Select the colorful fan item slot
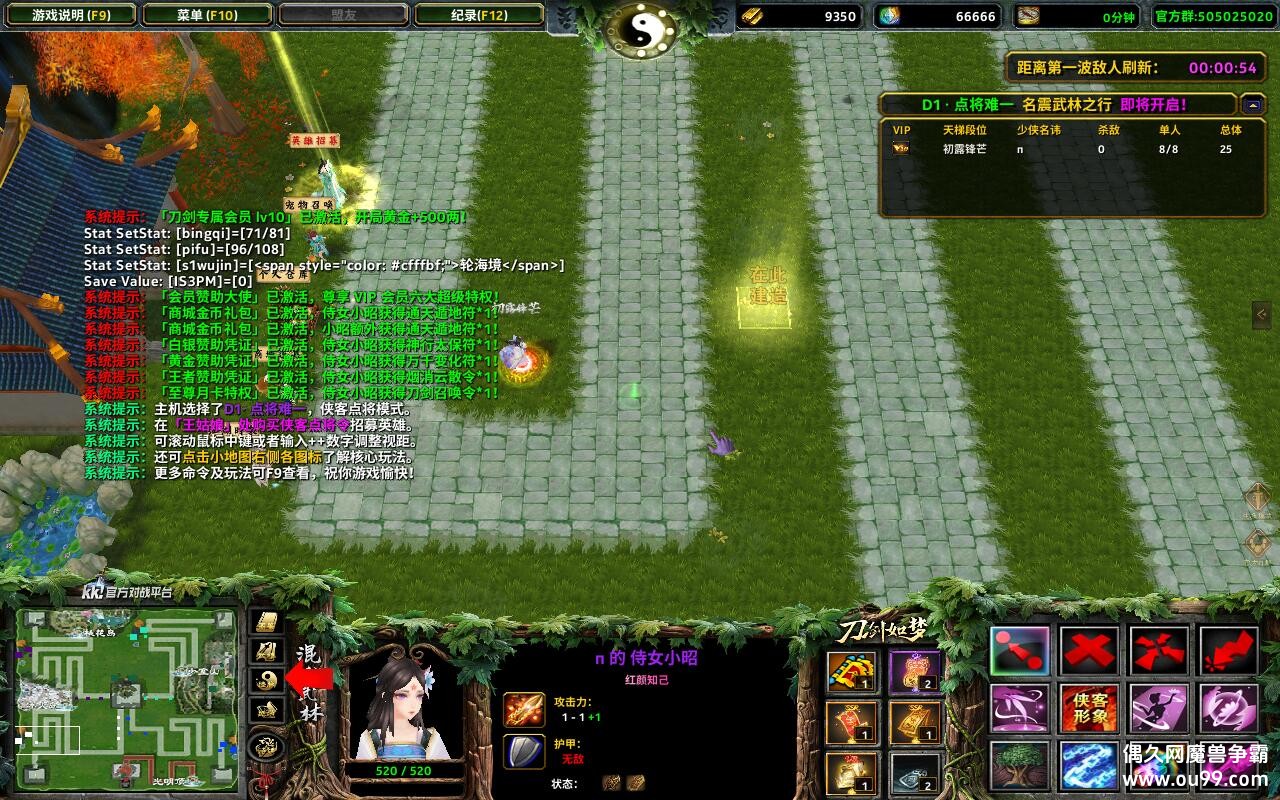The height and width of the screenshot is (800, 1280). (x=852, y=672)
